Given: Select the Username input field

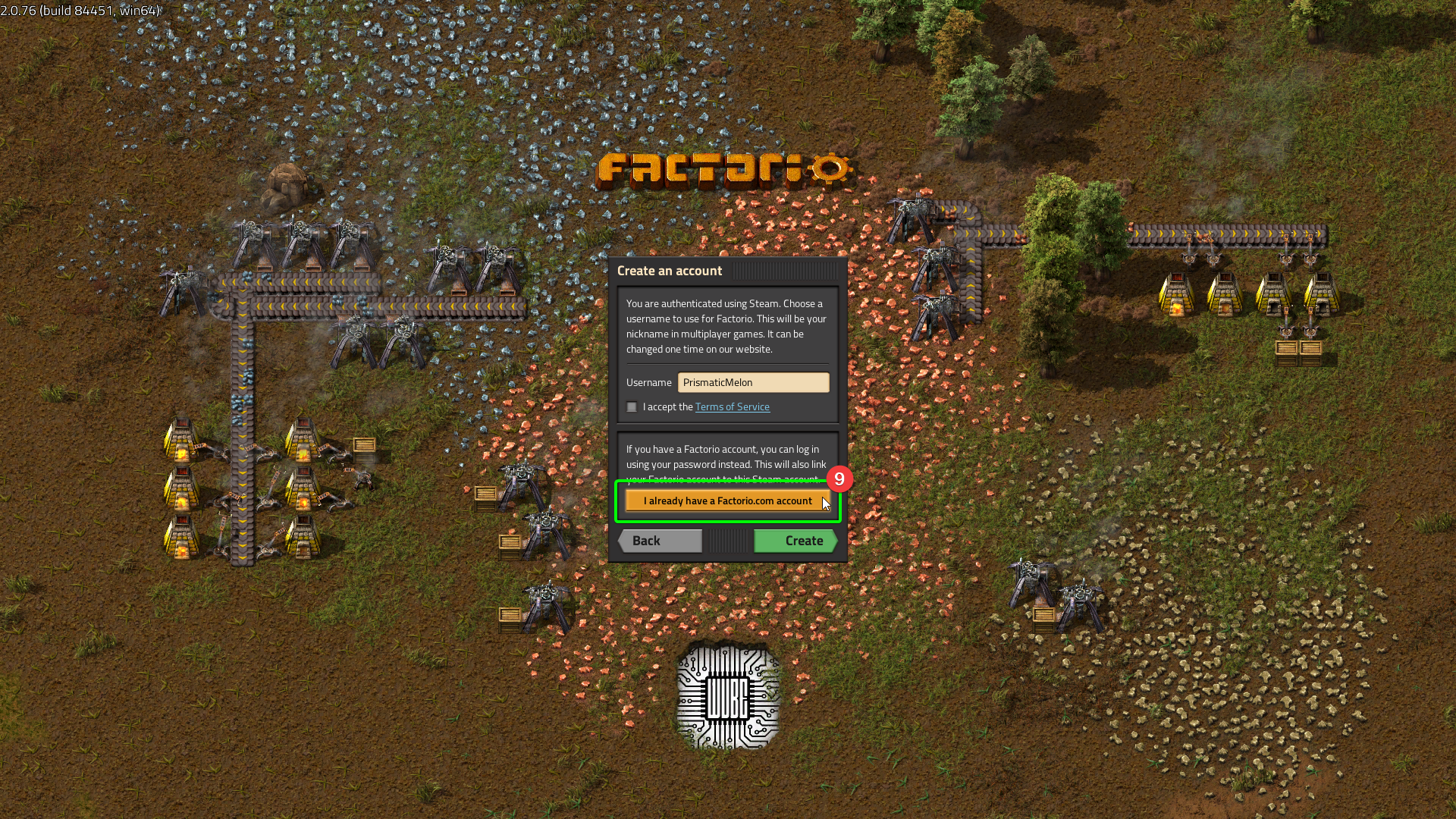Looking at the screenshot, I should [x=753, y=382].
